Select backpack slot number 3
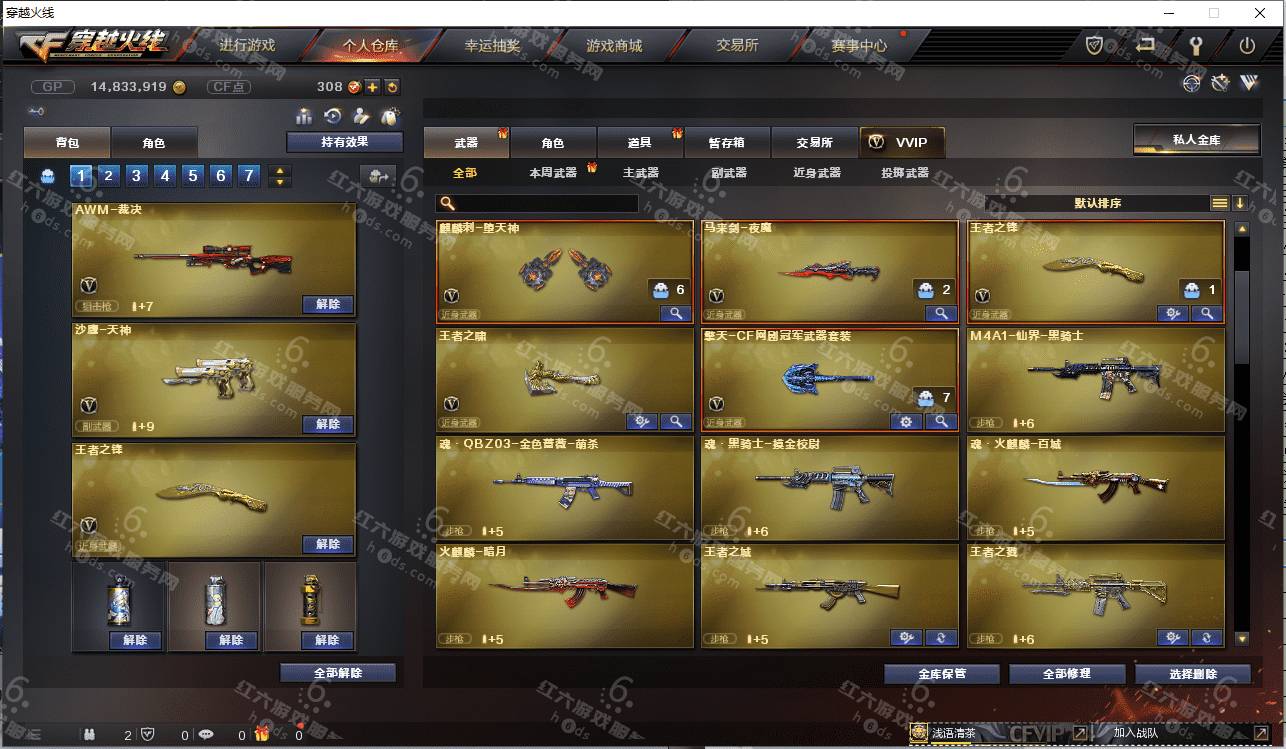This screenshot has width=1286, height=749. 137,175
